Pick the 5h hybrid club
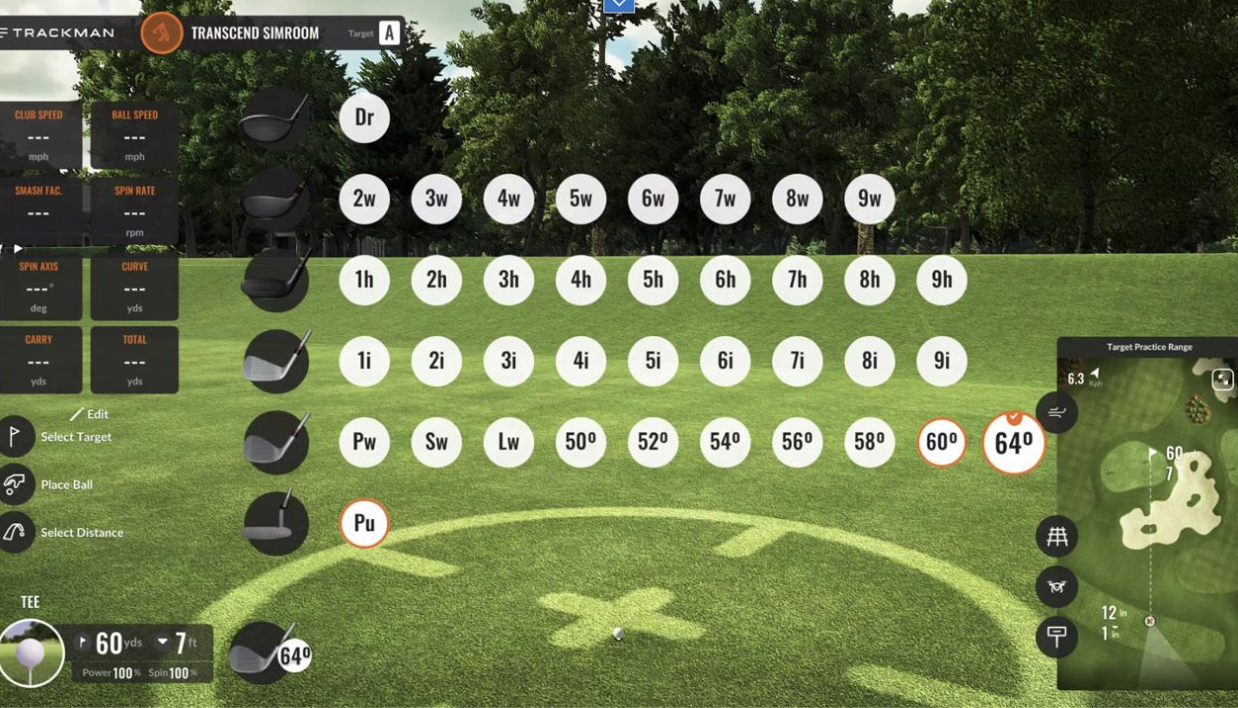This screenshot has width=1238, height=708. click(653, 280)
